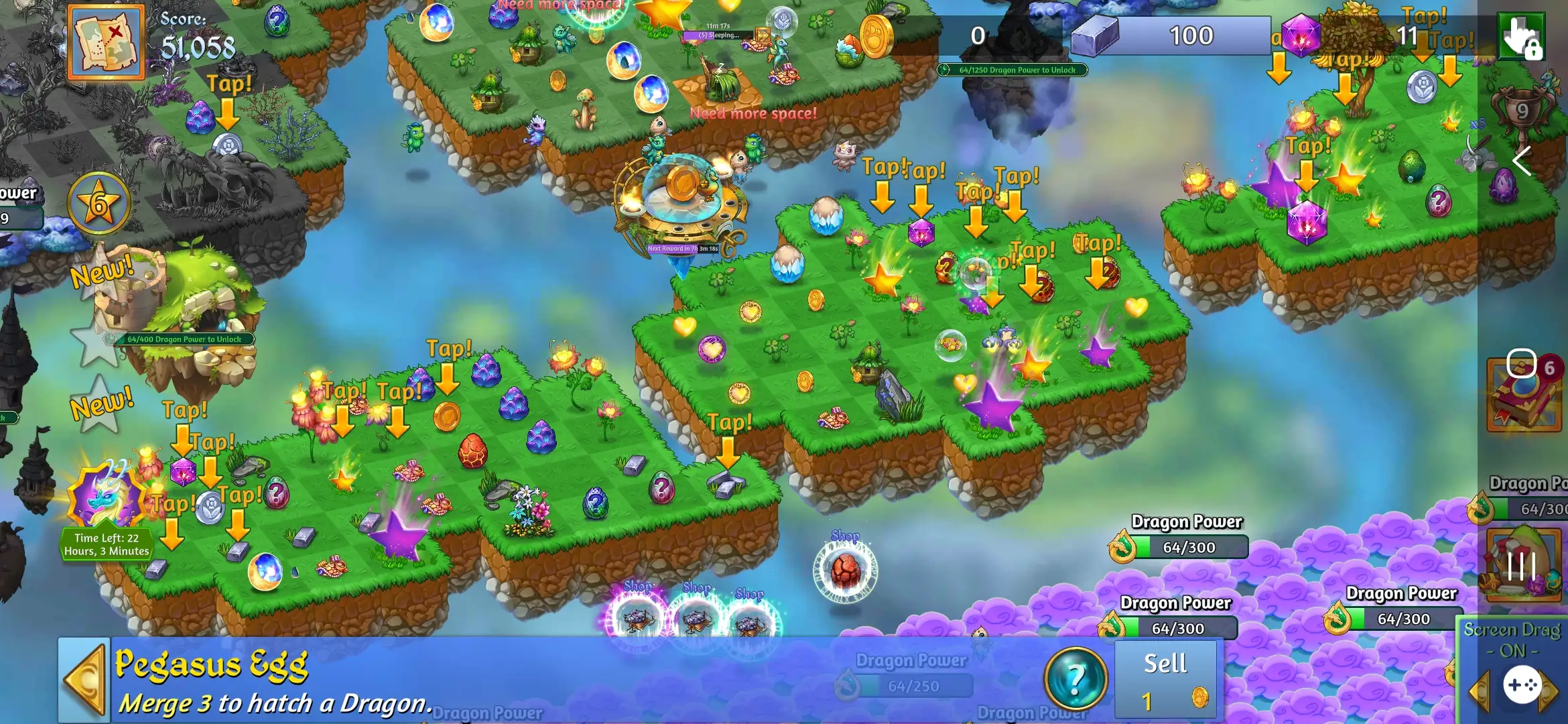Viewport: 1568px width, 724px height.
Task: Sell the Pegasus Egg for 1 coin
Action: tap(1166, 680)
